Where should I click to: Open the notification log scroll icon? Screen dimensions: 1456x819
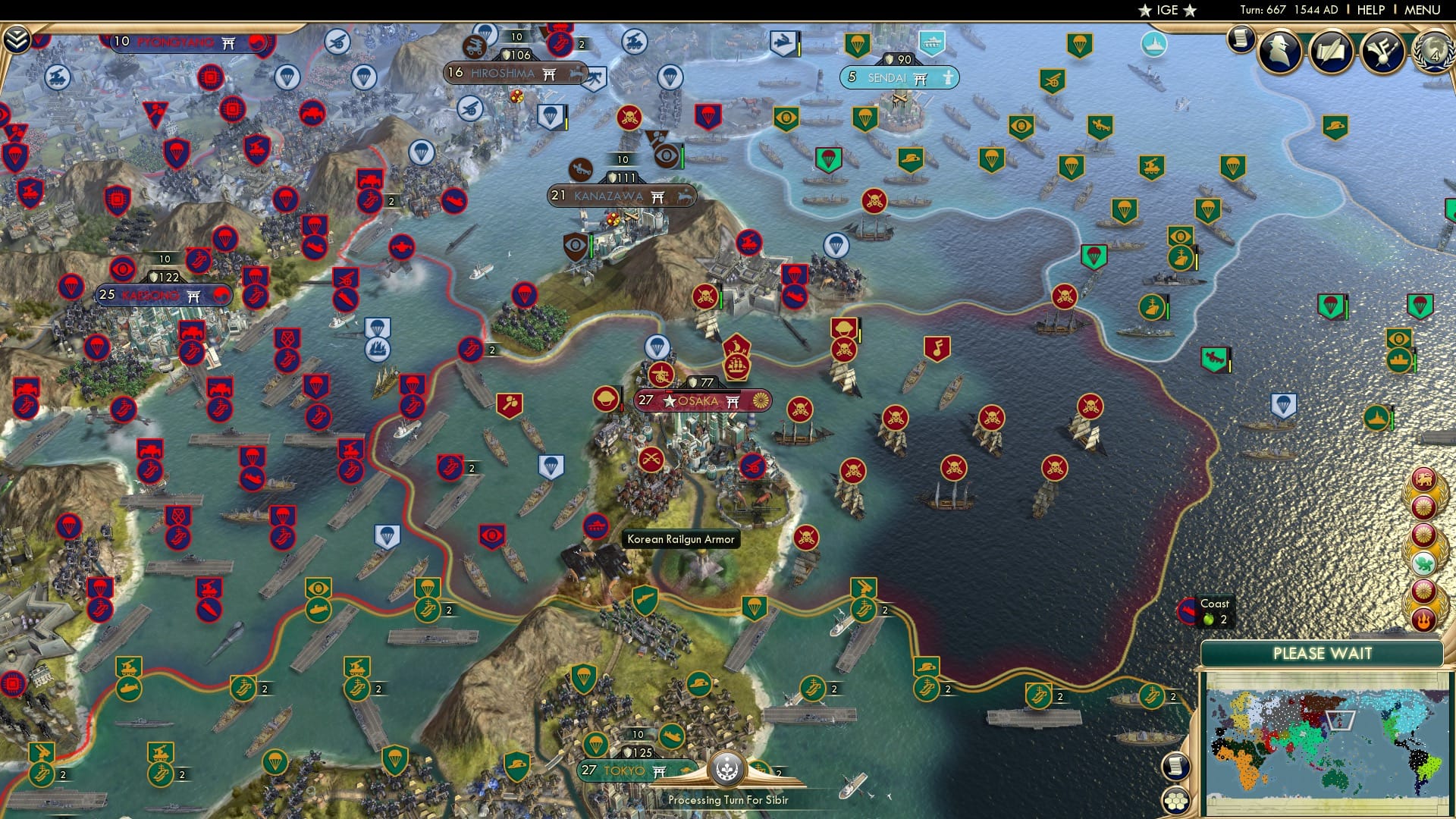click(1241, 38)
